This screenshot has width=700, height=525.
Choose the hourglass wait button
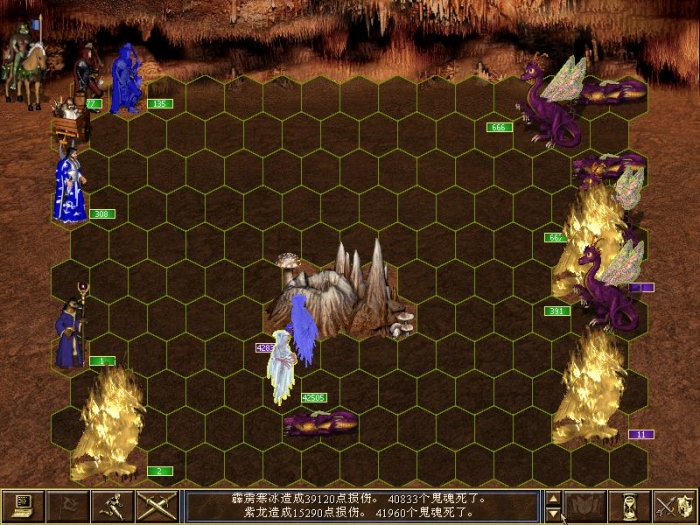coord(630,506)
